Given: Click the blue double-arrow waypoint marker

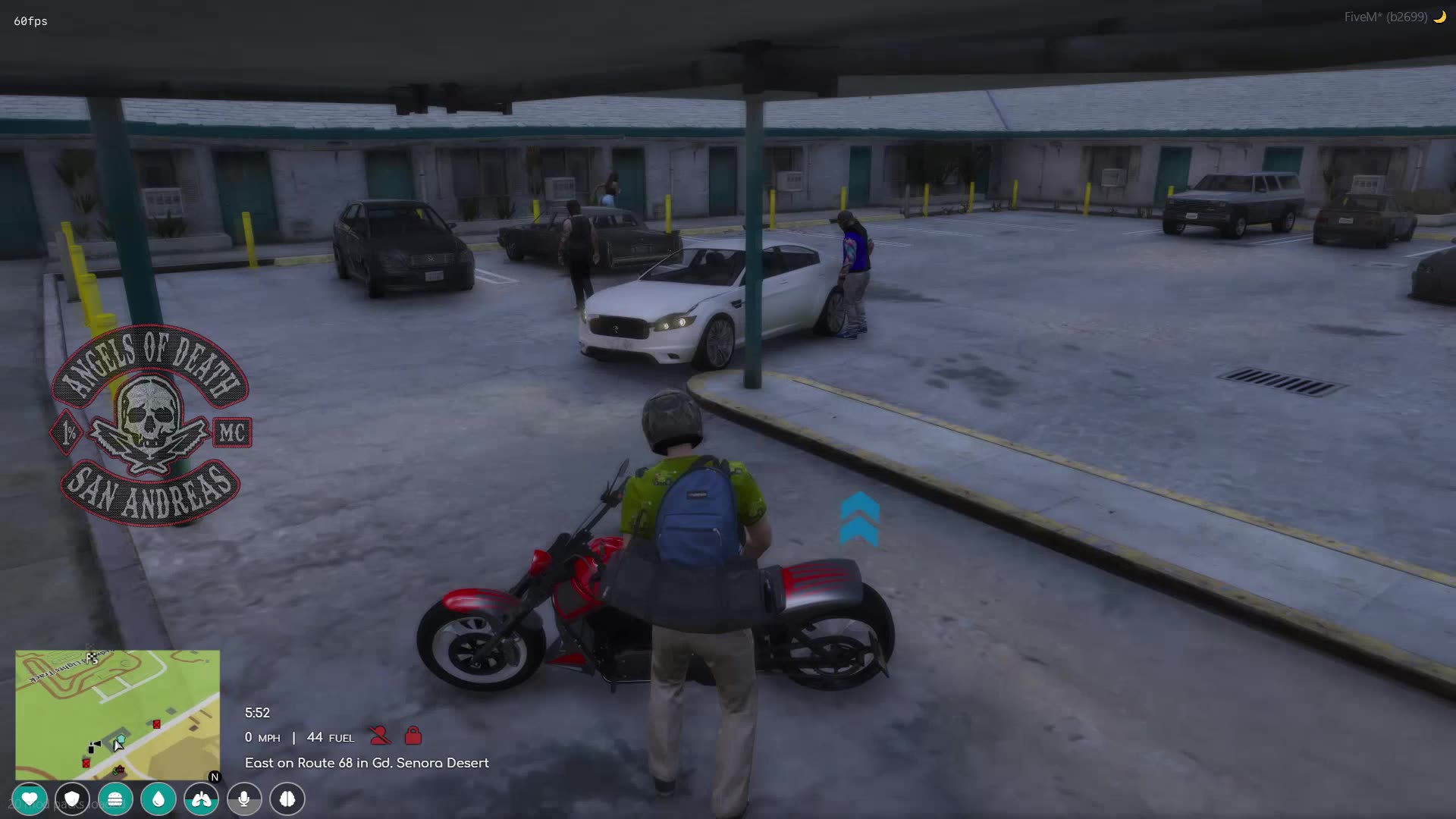Looking at the screenshot, I should tap(858, 517).
